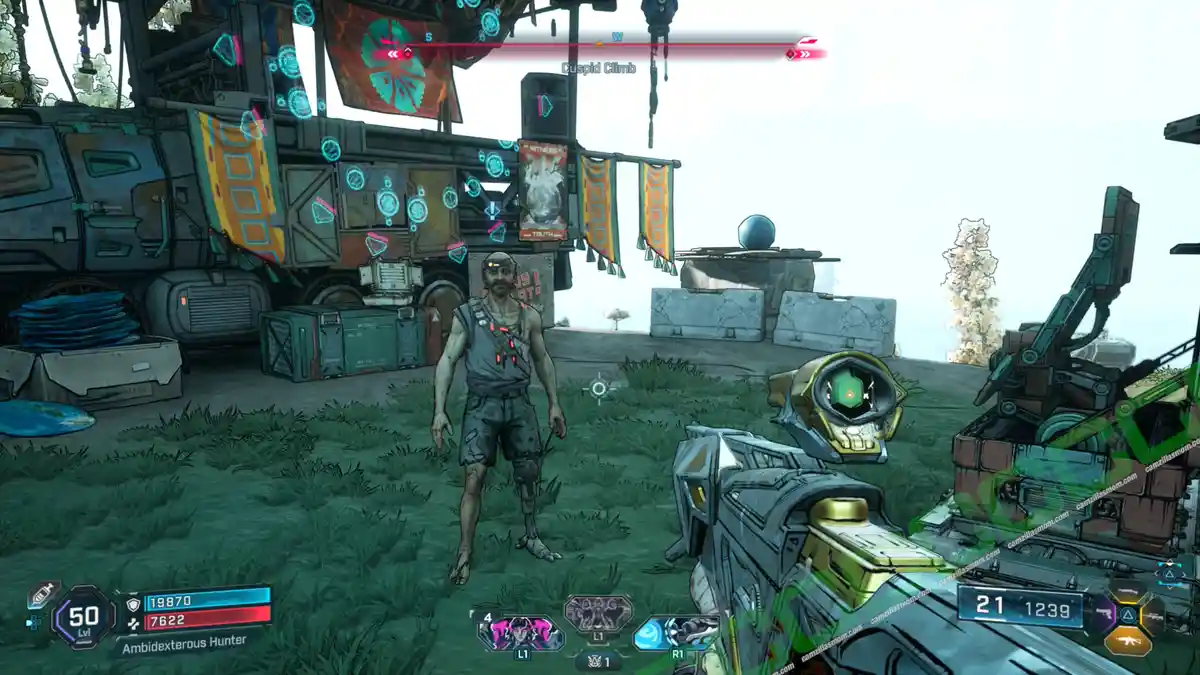Click the compass bar above Cuspid Climb

[x=600, y=47]
